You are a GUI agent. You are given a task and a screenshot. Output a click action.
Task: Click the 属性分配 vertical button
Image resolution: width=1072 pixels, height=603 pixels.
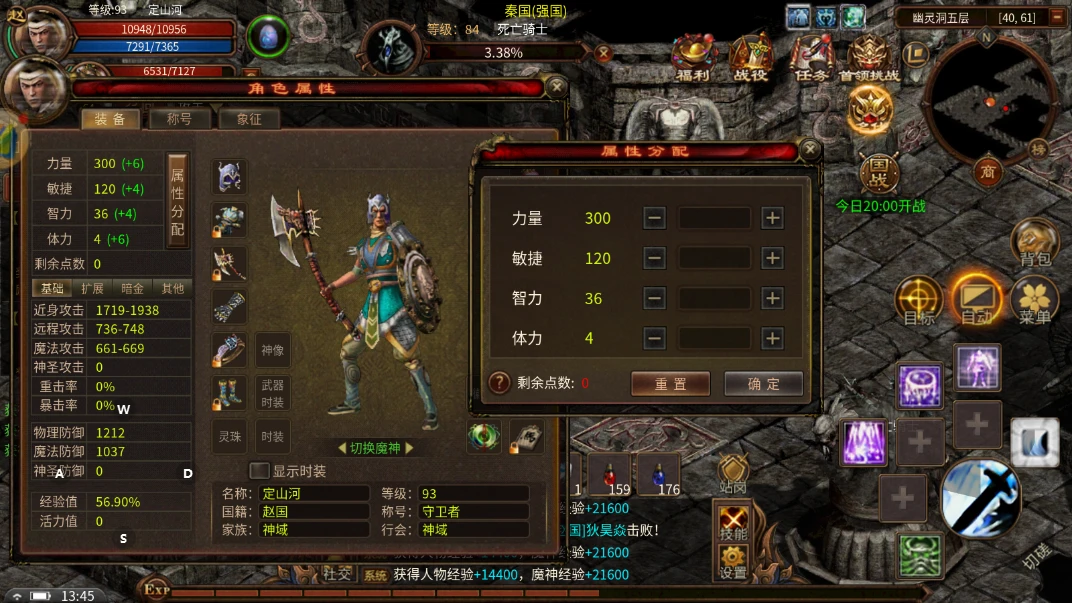[x=177, y=200]
